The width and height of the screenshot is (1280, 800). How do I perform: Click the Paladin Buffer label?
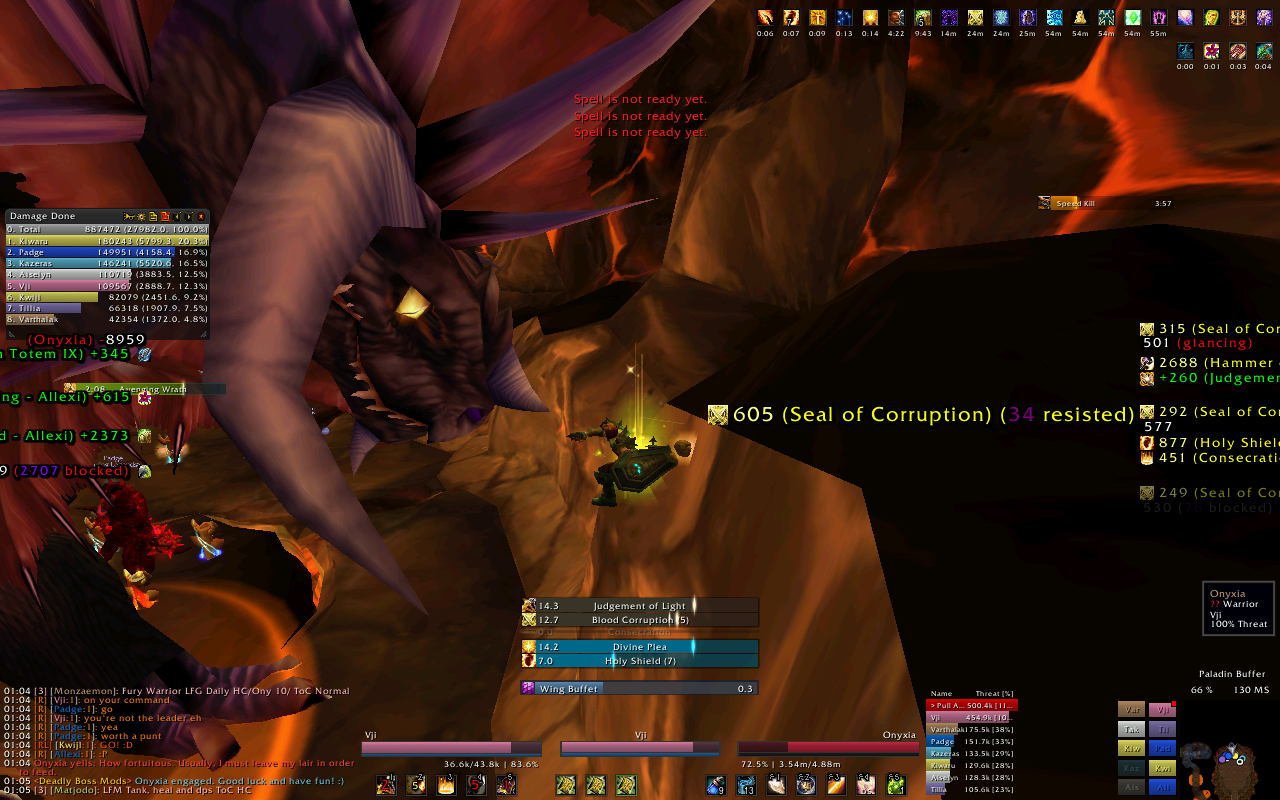click(1232, 674)
